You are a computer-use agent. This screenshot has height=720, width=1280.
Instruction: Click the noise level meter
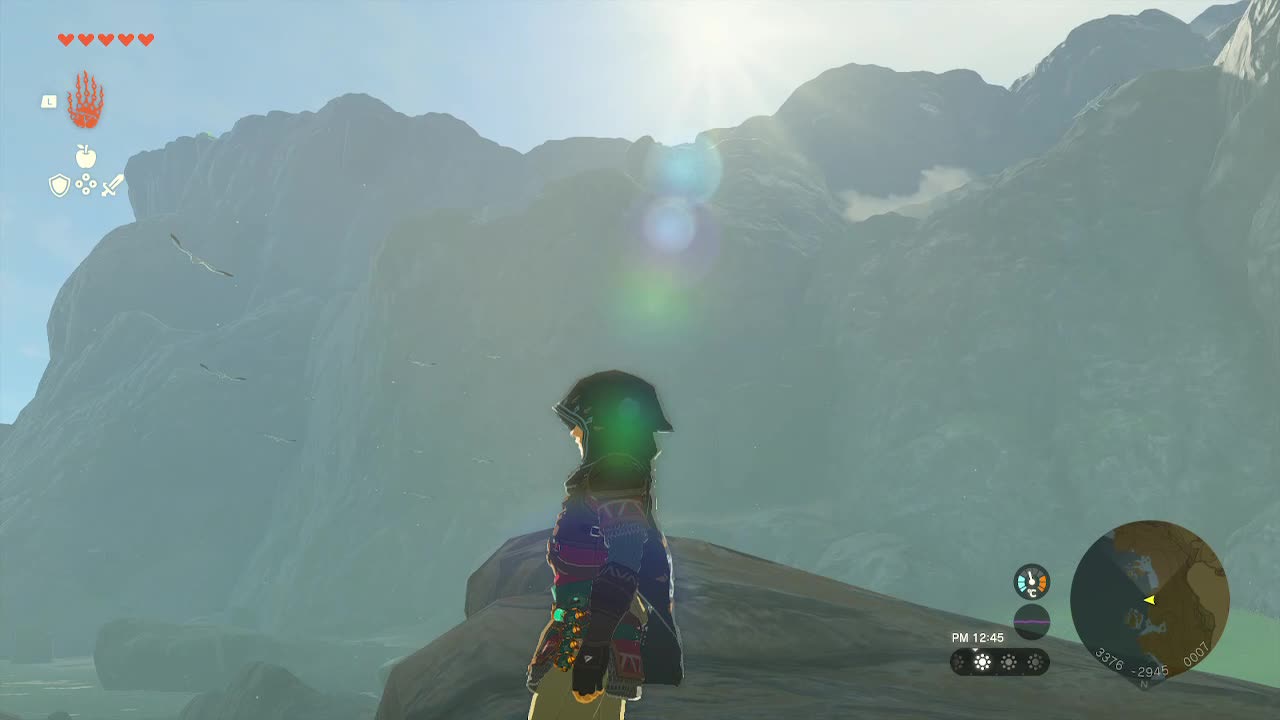pyautogui.click(x=1031, y=621)
